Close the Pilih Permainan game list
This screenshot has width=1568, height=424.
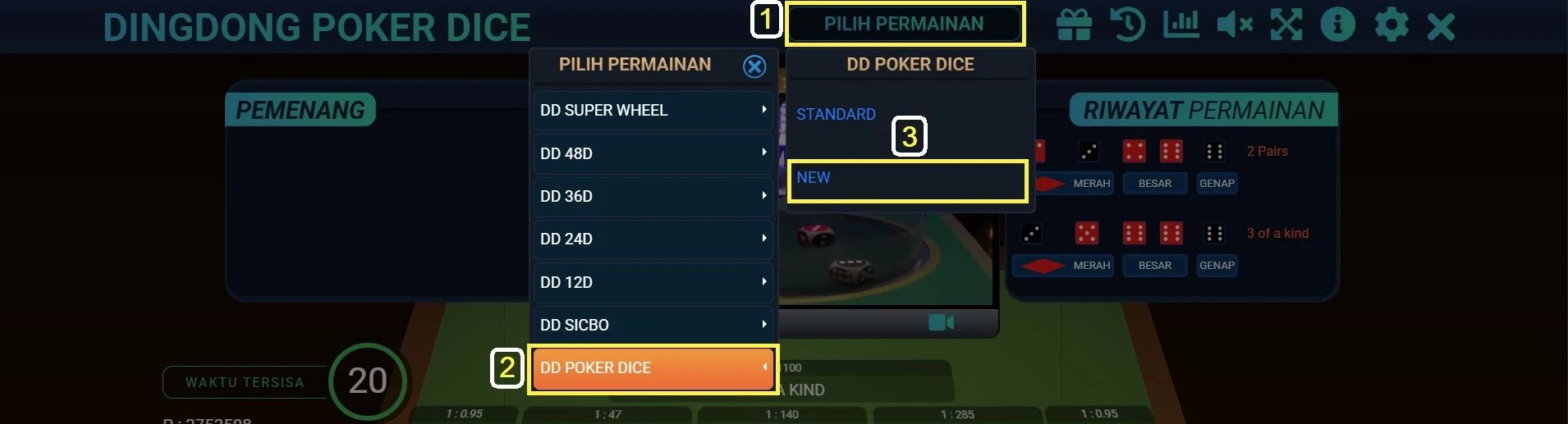tap(754, 66)
